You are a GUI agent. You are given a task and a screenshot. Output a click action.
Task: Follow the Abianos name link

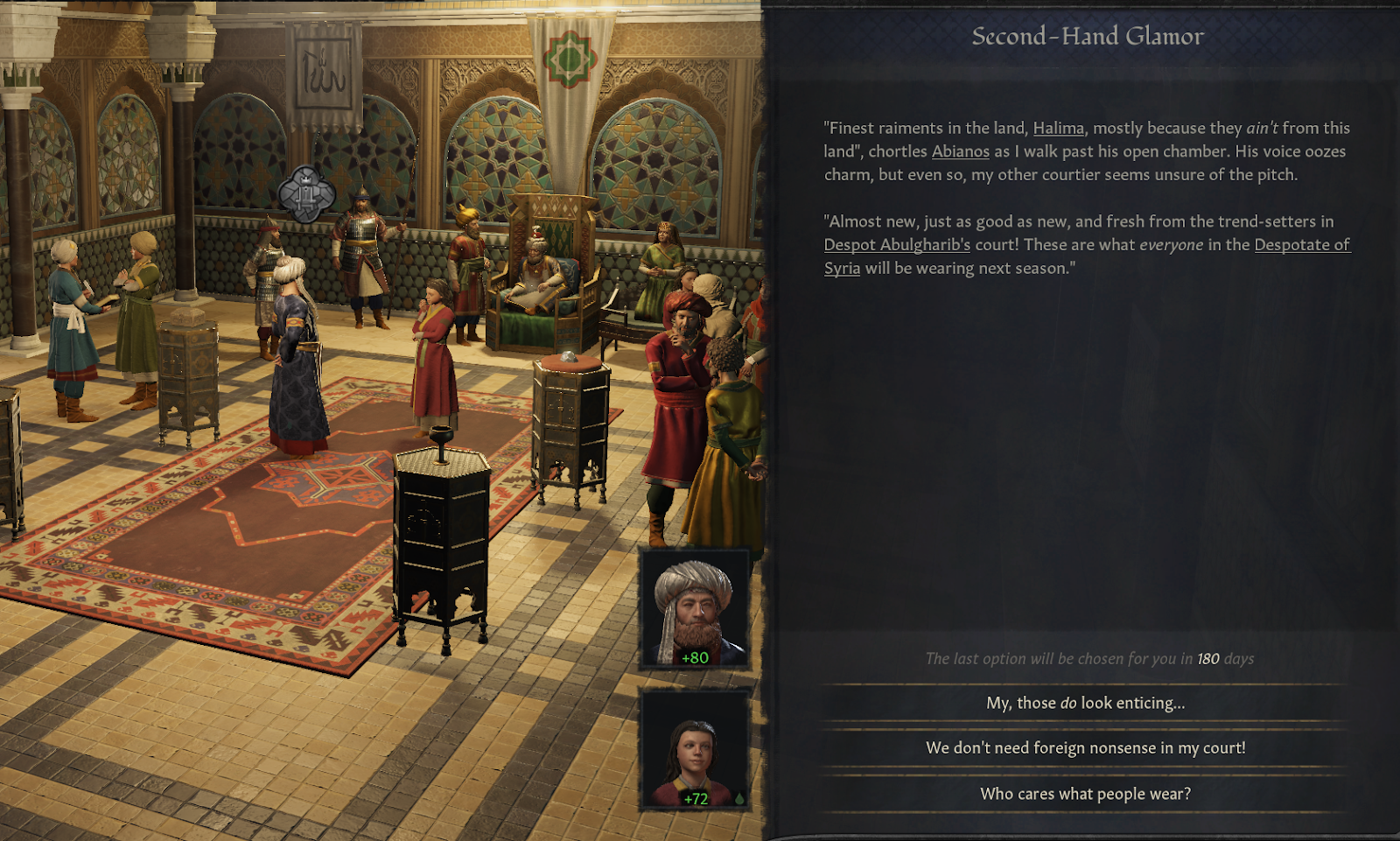tap(960, 151)
